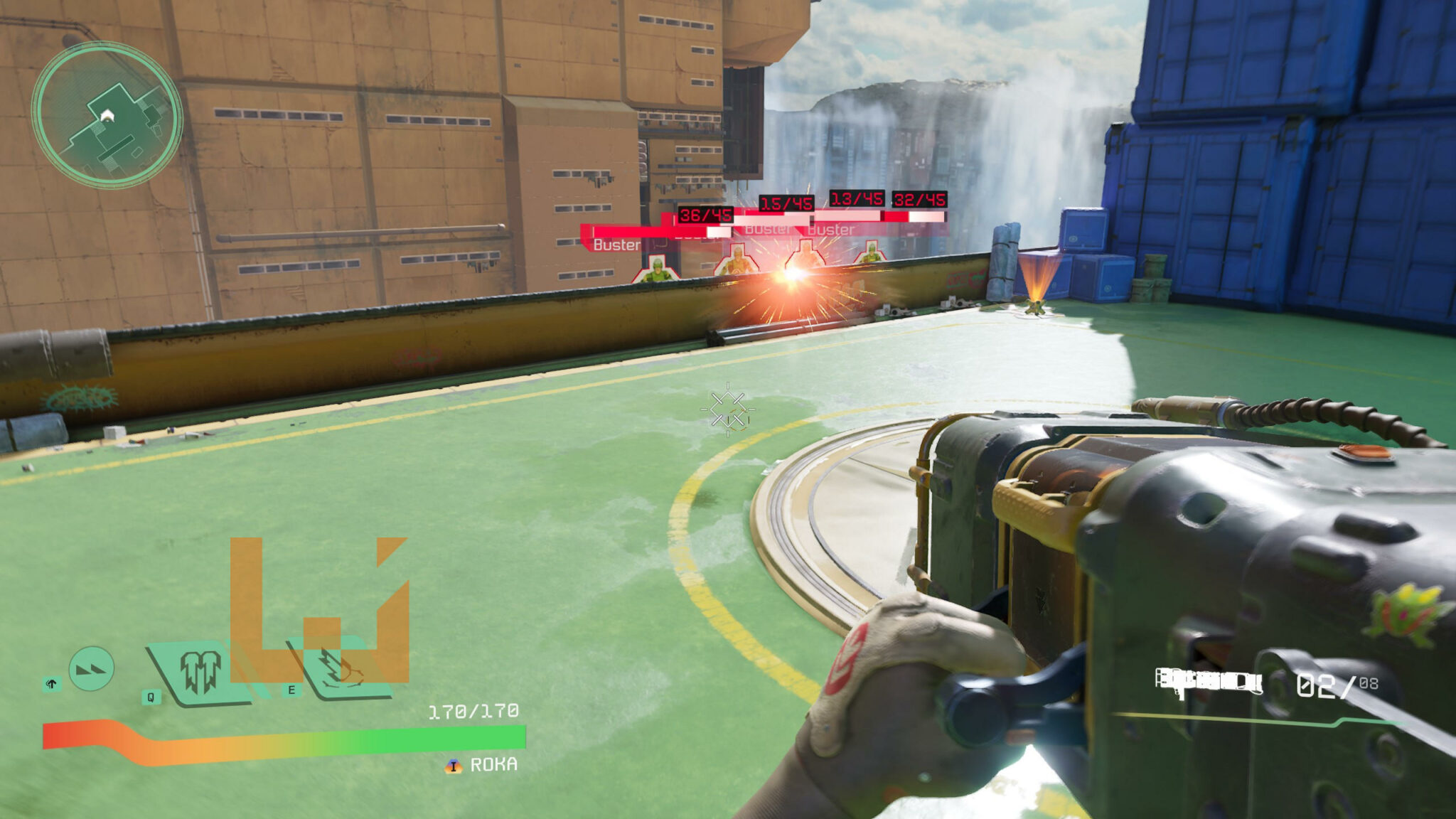Click the circular minimap
This screenshot has width=1456, height=819.
tap(107, 115)
